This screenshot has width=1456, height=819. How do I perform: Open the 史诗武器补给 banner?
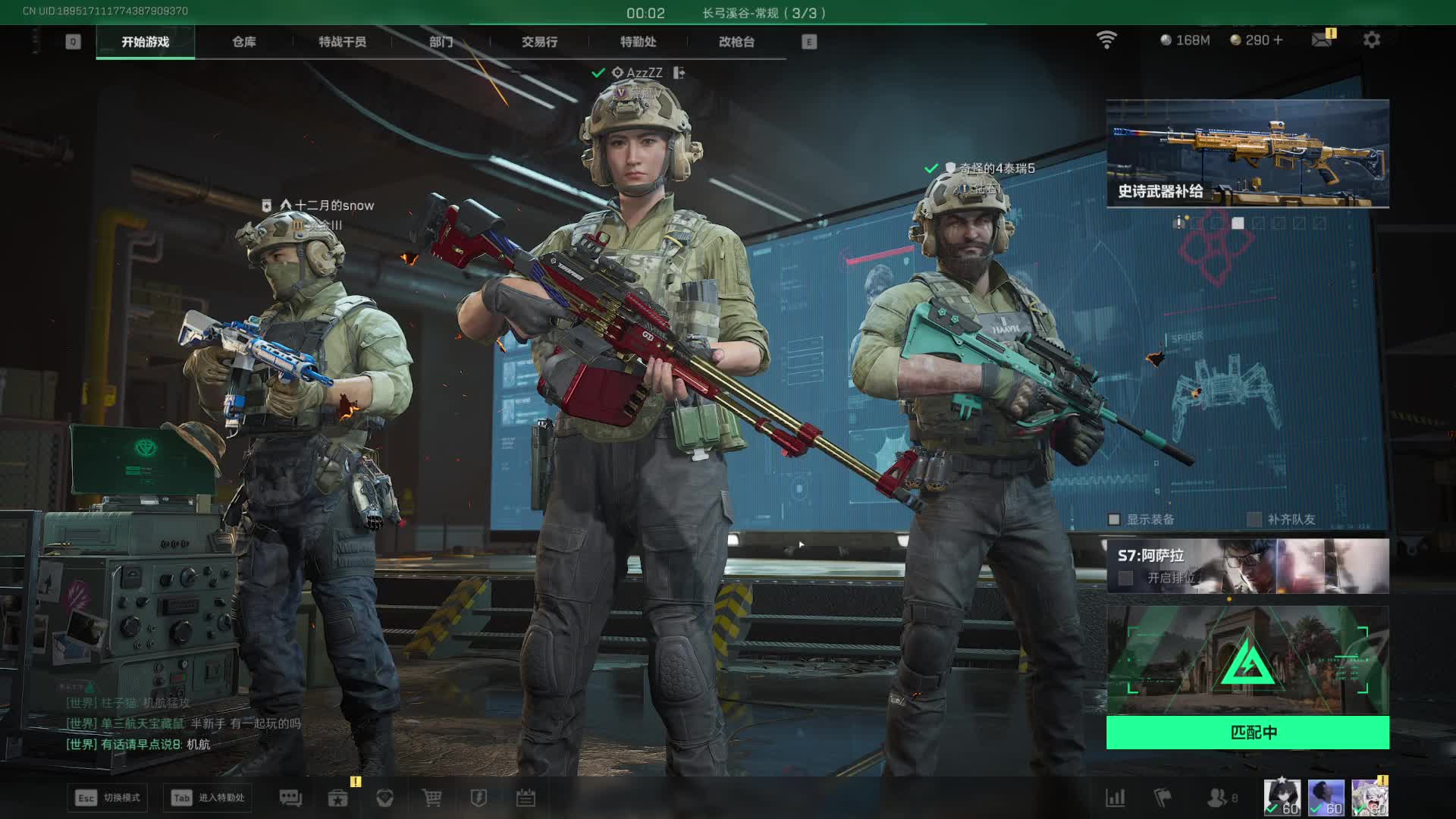pos(1247,153)
